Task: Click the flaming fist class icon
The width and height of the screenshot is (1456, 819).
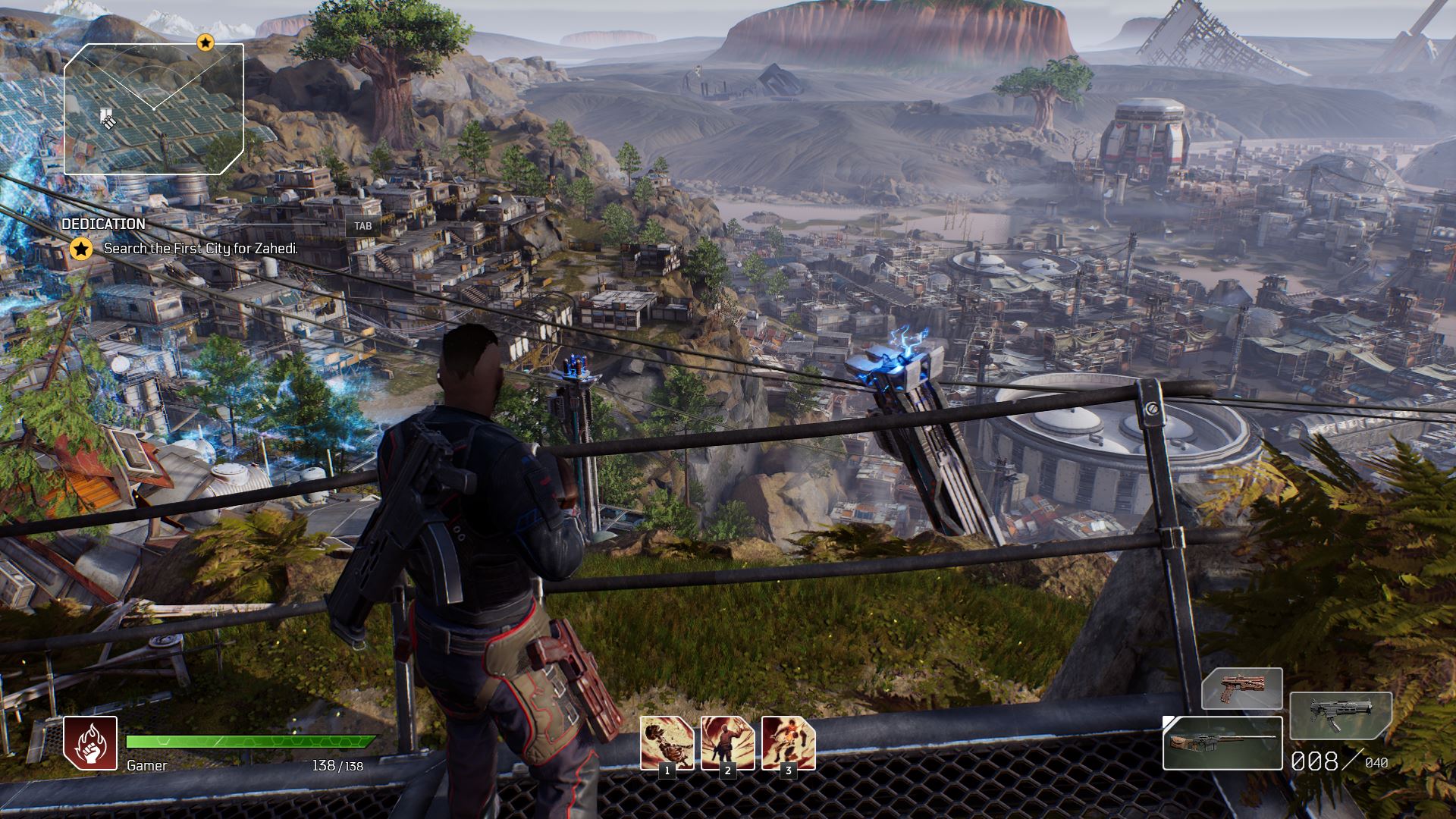Action: (x=90, y=742)
